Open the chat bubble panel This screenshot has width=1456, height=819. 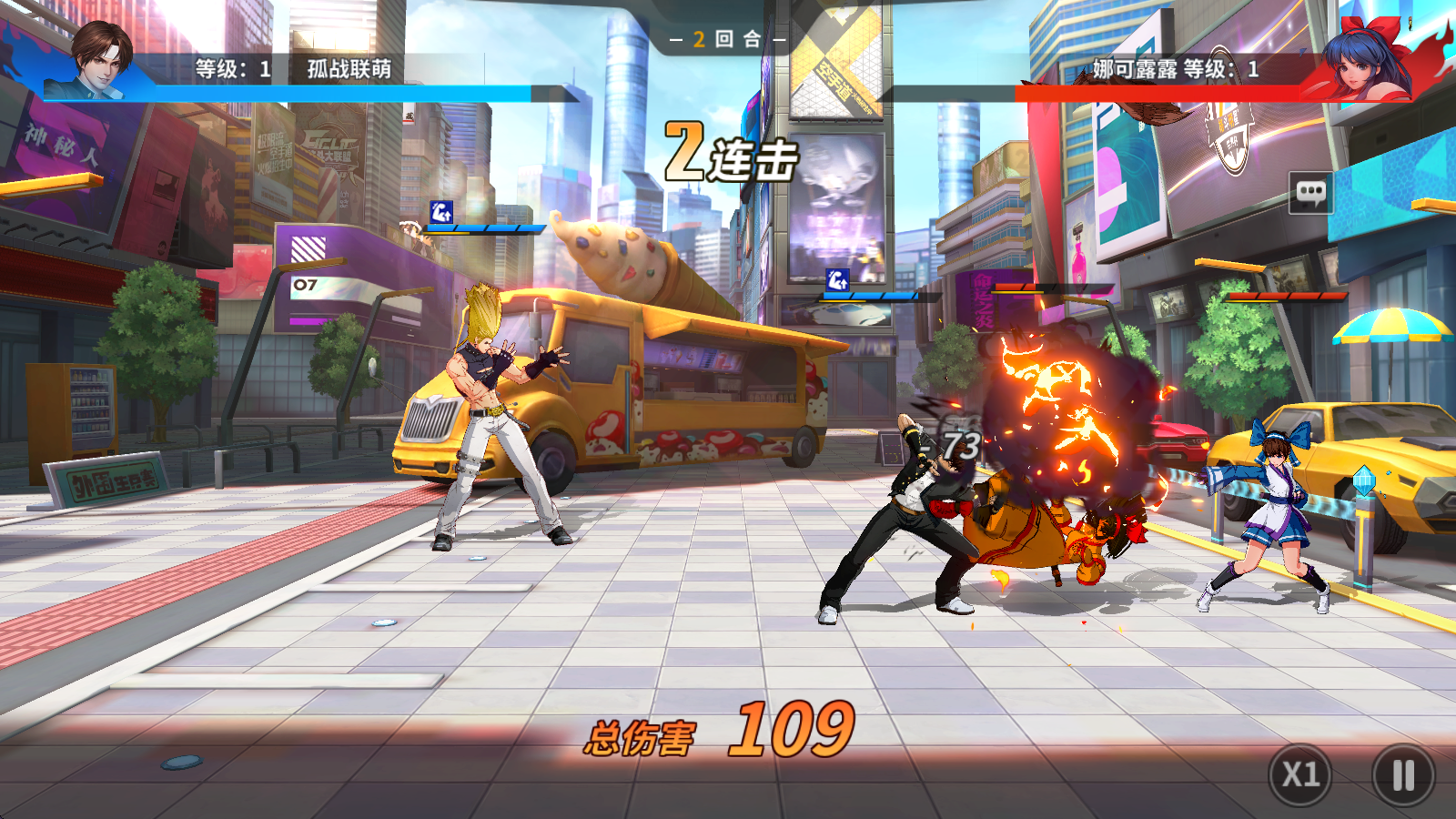1310,192
